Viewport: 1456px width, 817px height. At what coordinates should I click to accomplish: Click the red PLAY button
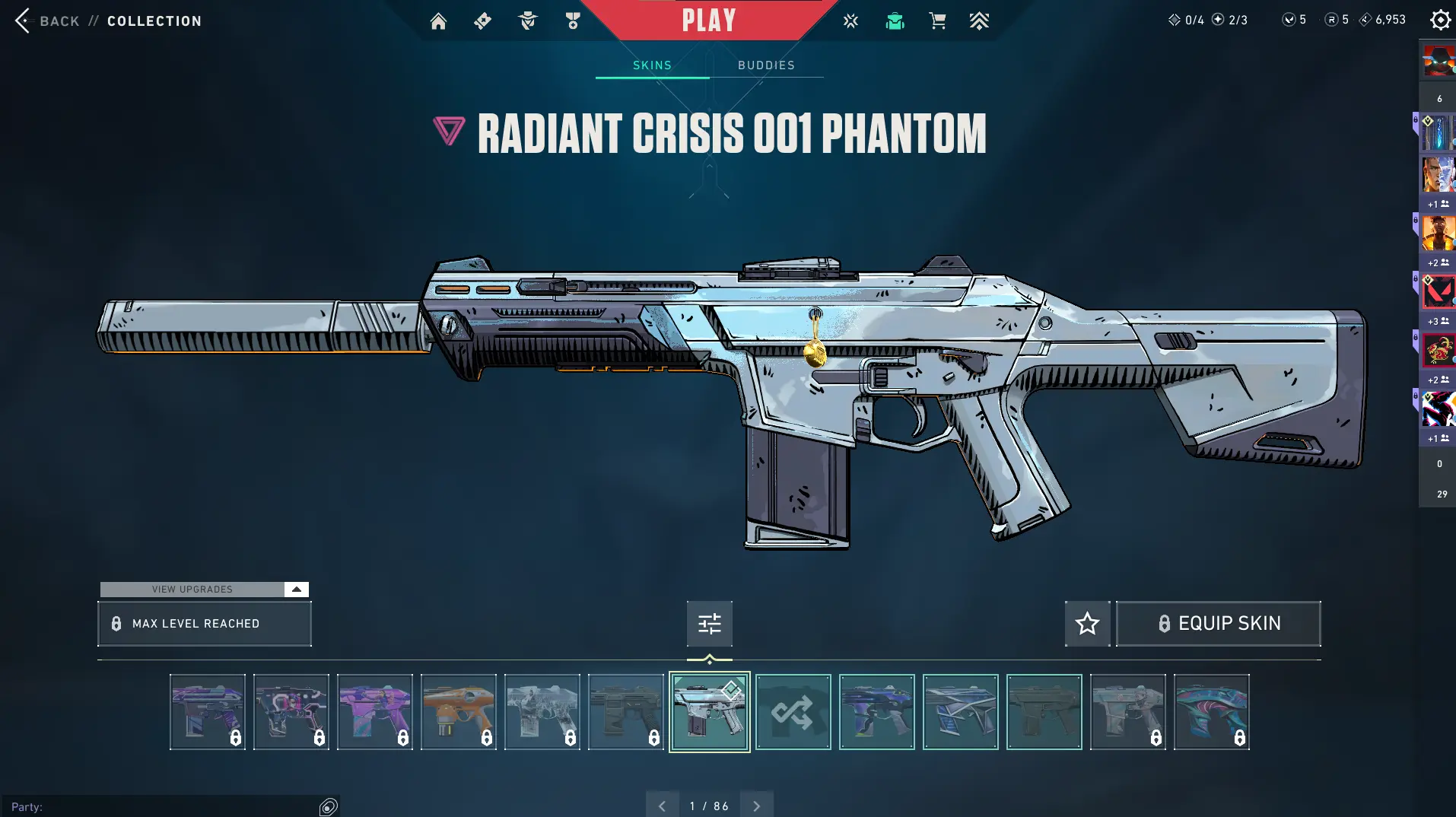click(709, 21)
